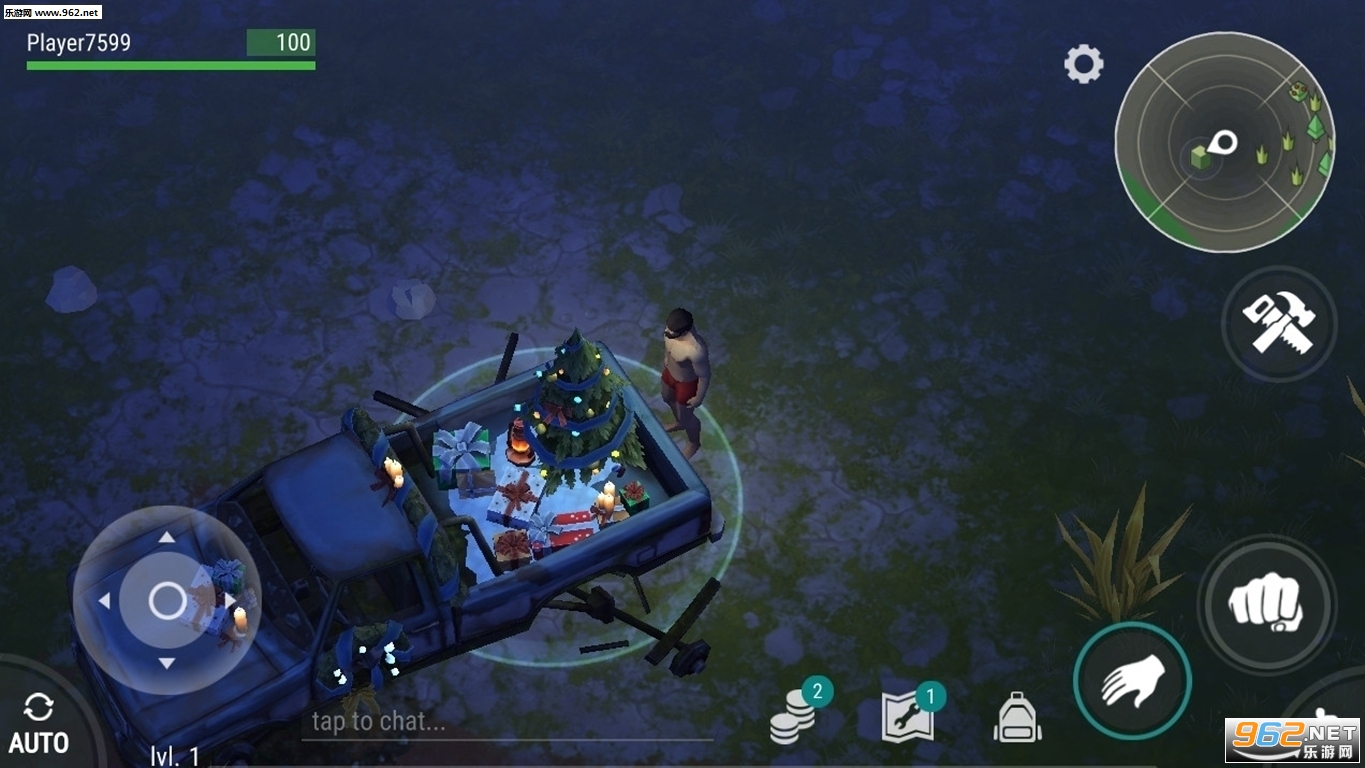The image size is (1365, 768).
Task: Open the coins shop icon
Action: pyautogui.click(x=794, y=717)
